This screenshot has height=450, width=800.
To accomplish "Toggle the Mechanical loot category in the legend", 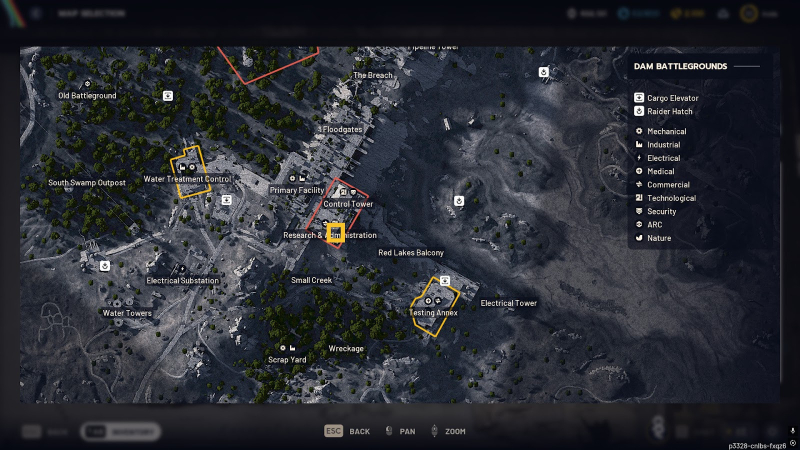I will click(666, 131).
